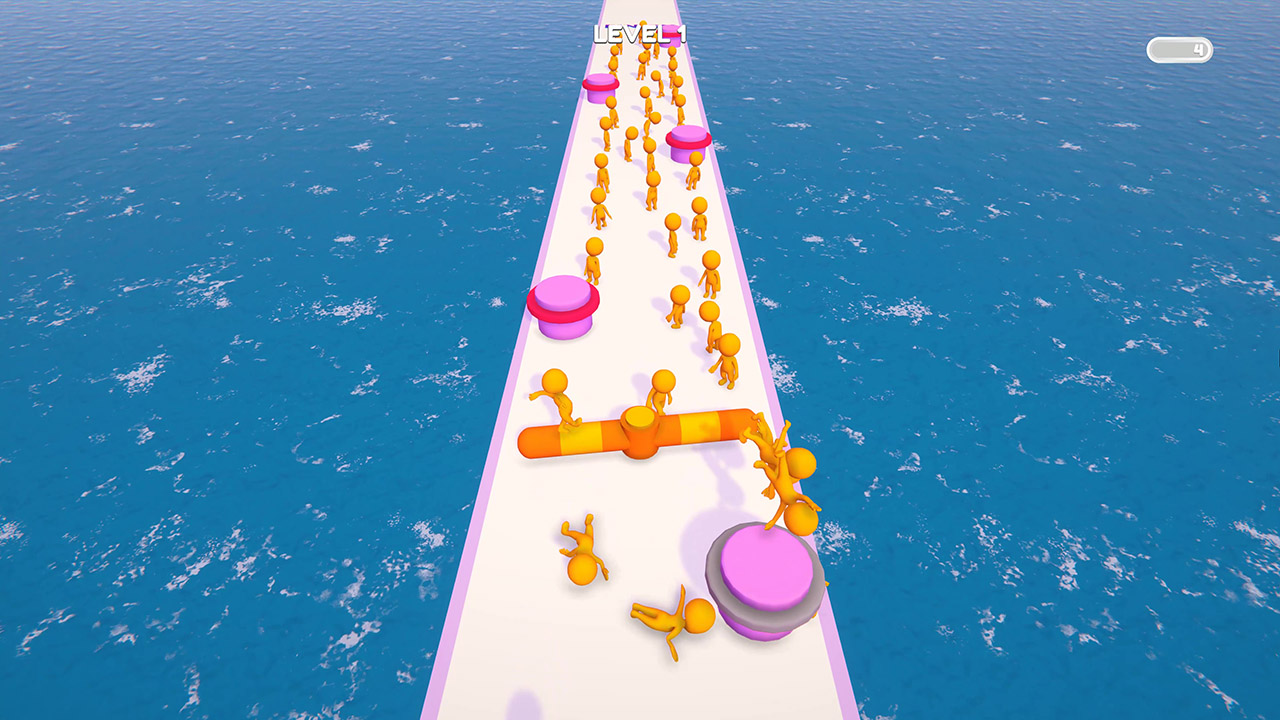This screenshot has width=1280, height=720.
Task: Click the pink pedestal button near the track left edge
Action: pos(564,305)
